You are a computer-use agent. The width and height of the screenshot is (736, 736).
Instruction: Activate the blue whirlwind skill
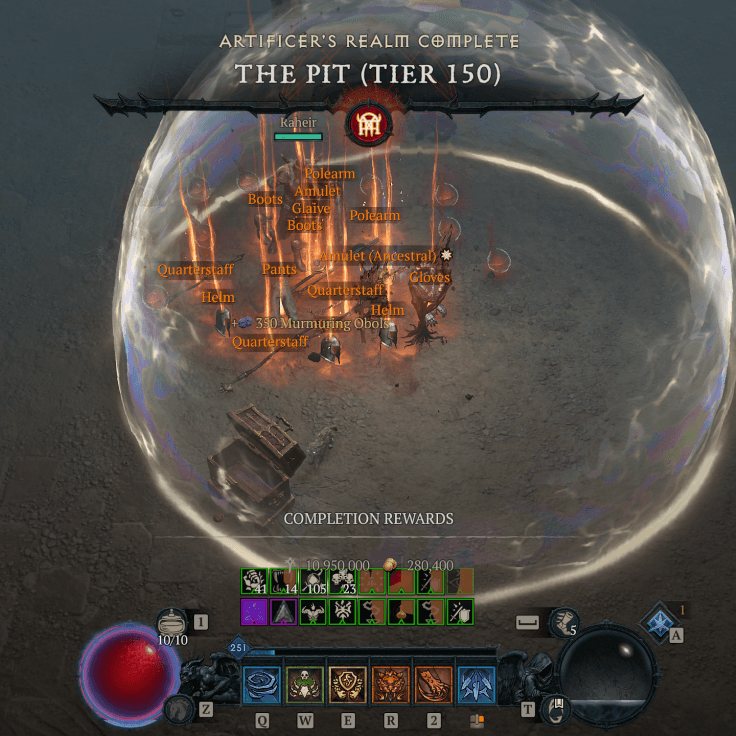(x=262, y=685)
